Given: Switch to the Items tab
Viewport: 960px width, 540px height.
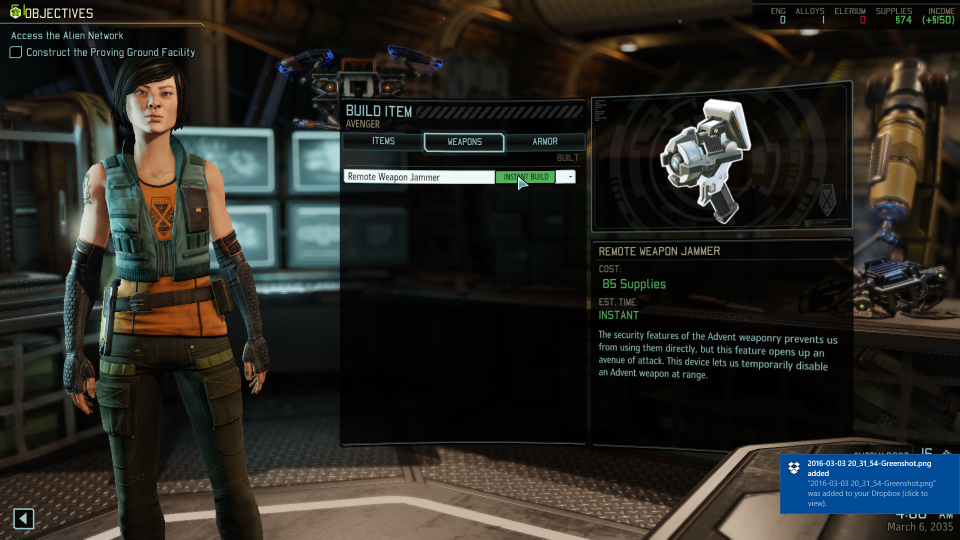Looking at the screenshot, I should [x=383, y=142].
